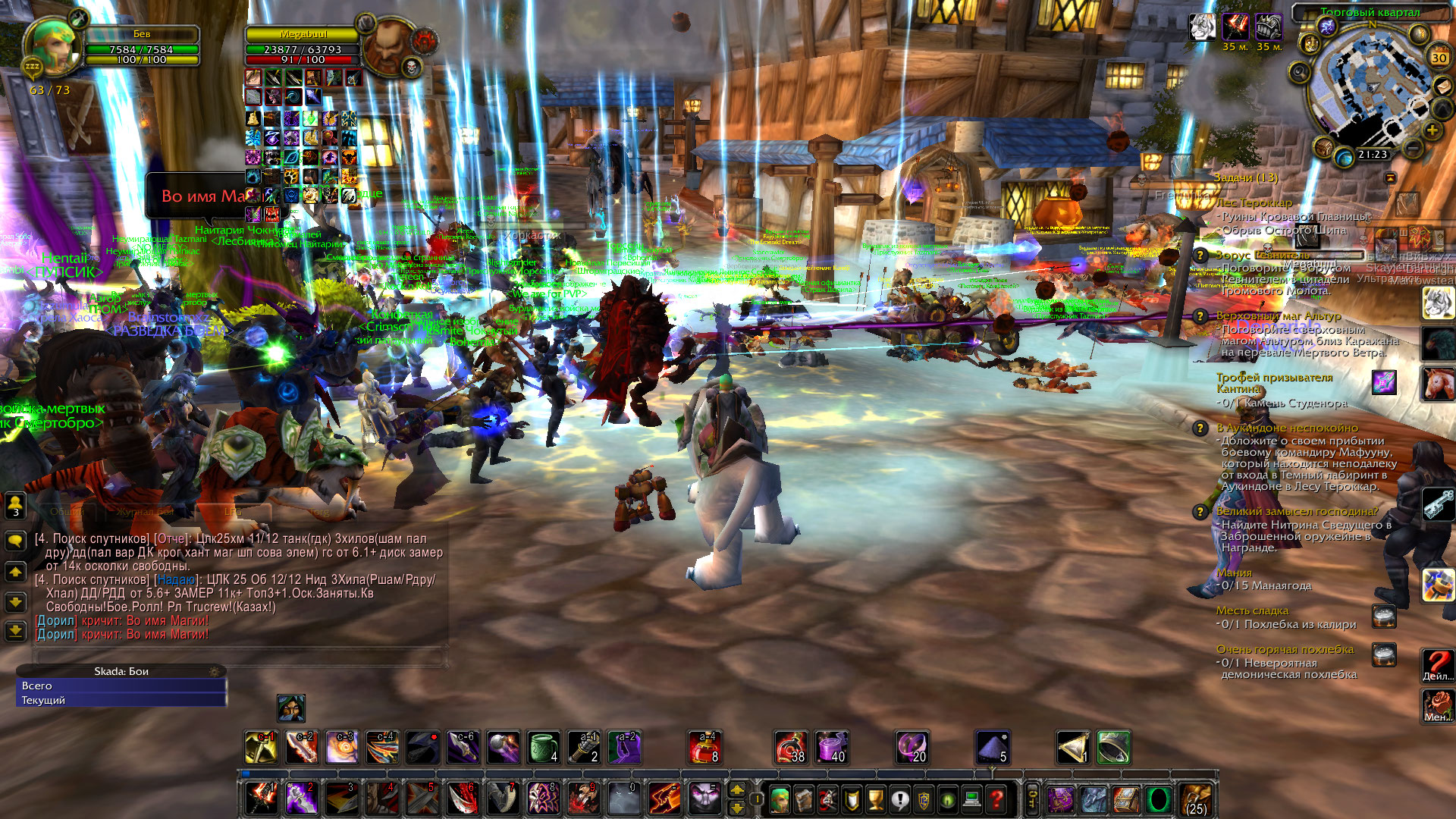This screenshot has width=1456, height=819.
Task: Use the red potion stack of 38
Action: tap(790, 748)
